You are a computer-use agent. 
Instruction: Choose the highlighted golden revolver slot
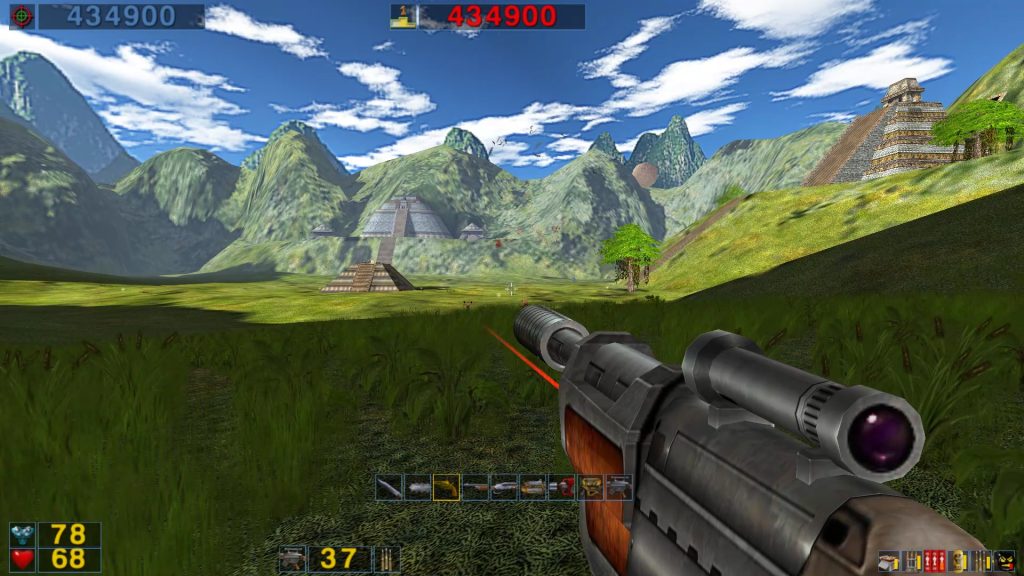pos(446,487)
